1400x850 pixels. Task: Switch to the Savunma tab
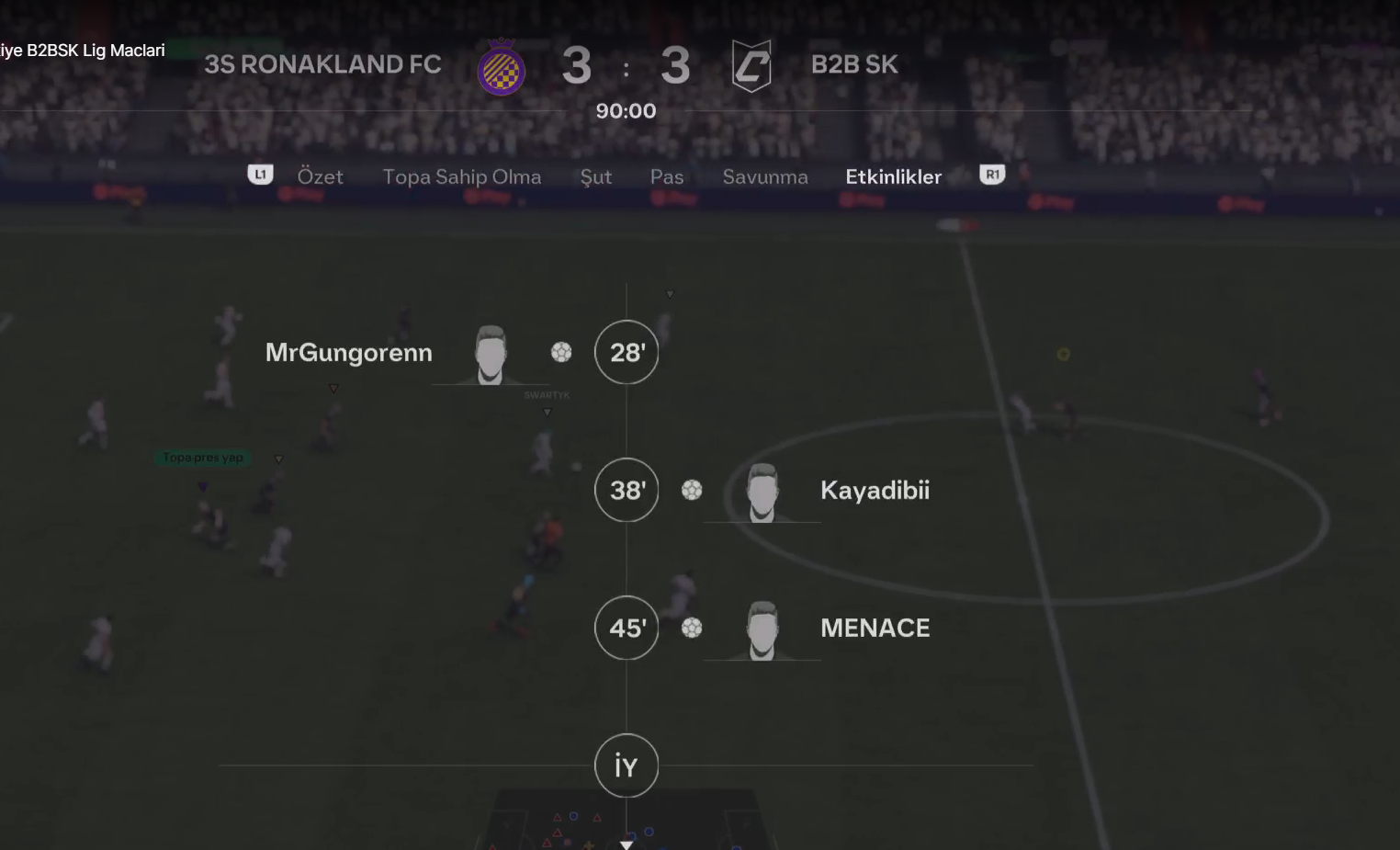(764, 176)
